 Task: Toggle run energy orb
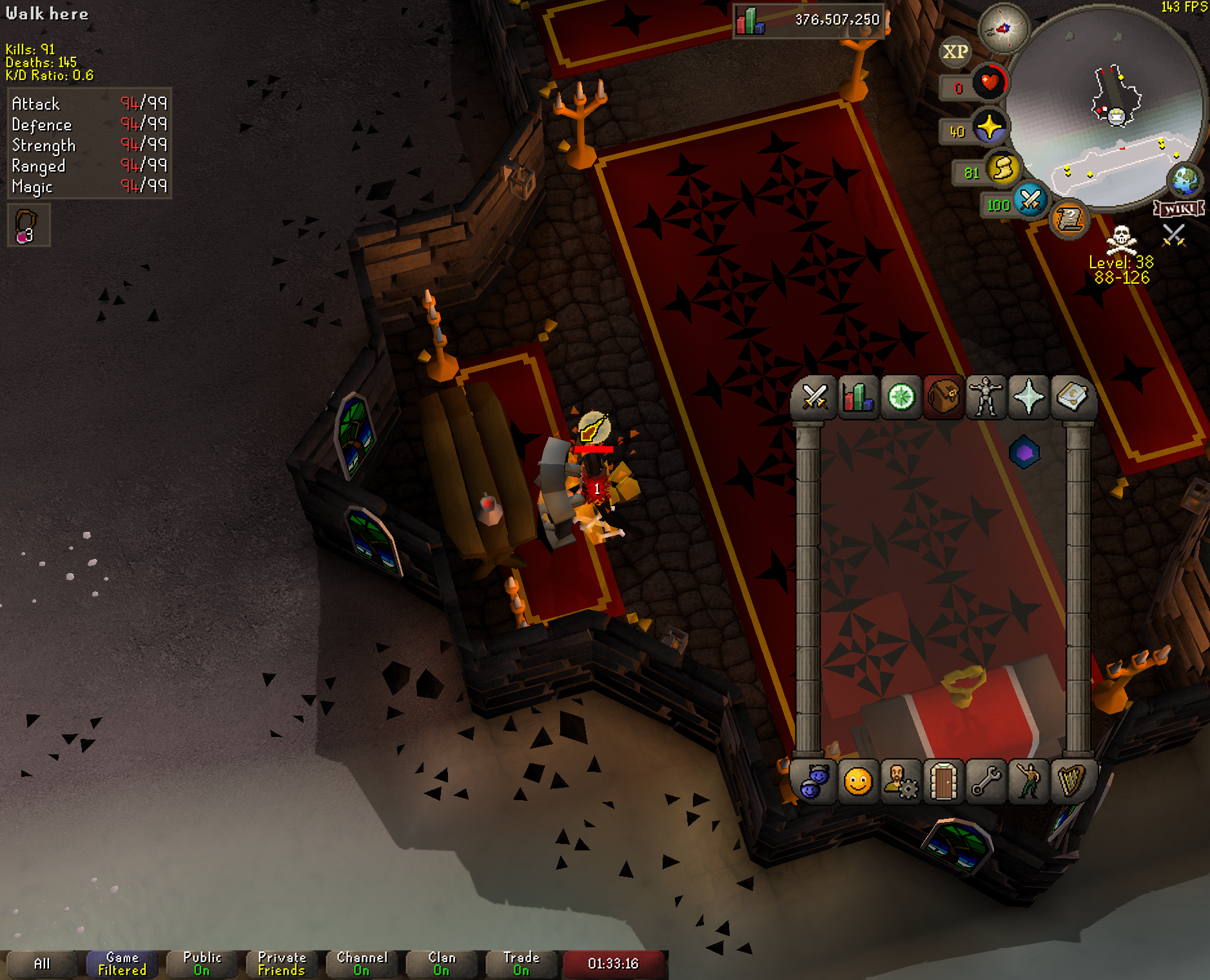pos(1003,170)
